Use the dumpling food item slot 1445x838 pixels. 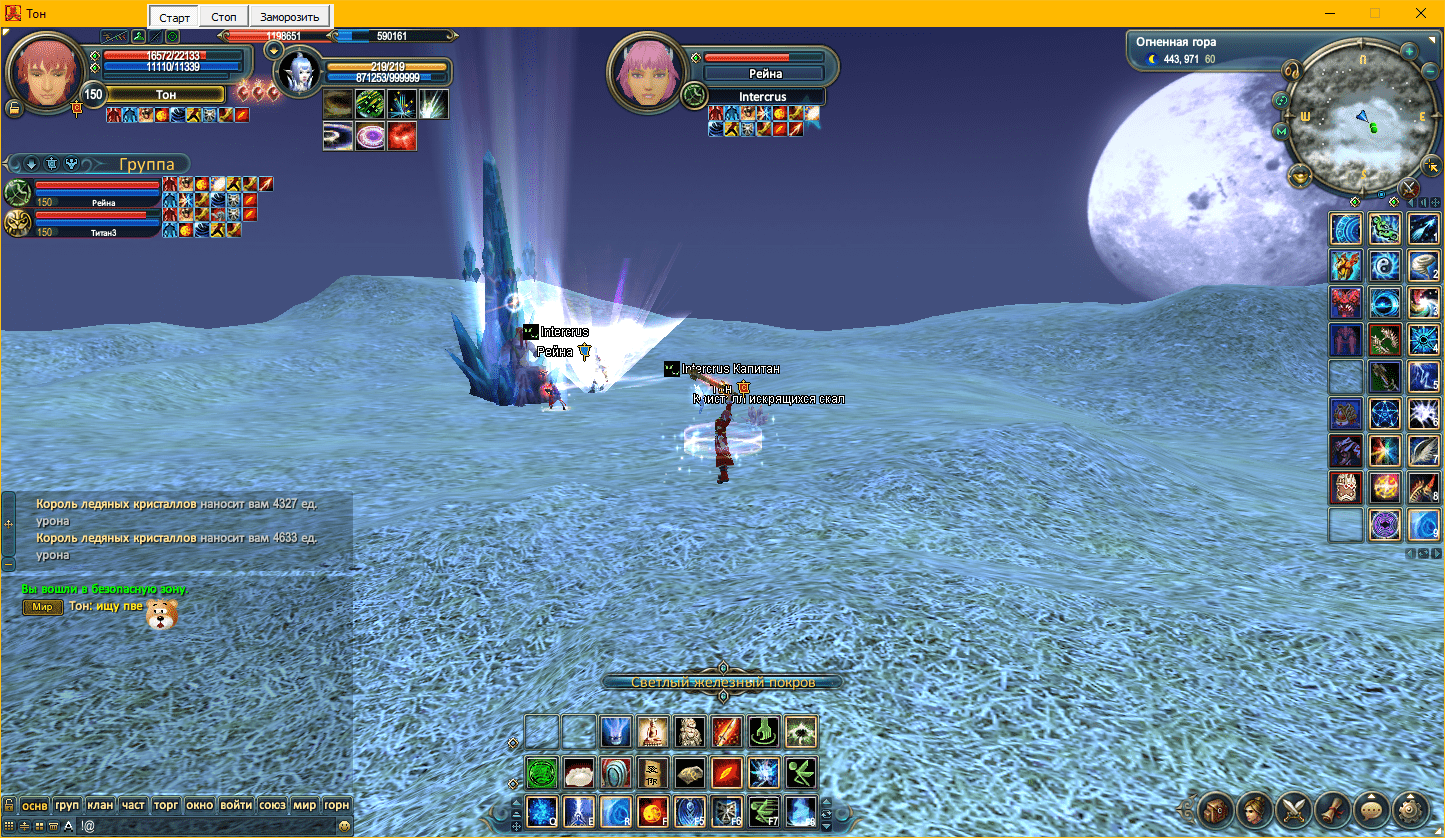point(580,772)
